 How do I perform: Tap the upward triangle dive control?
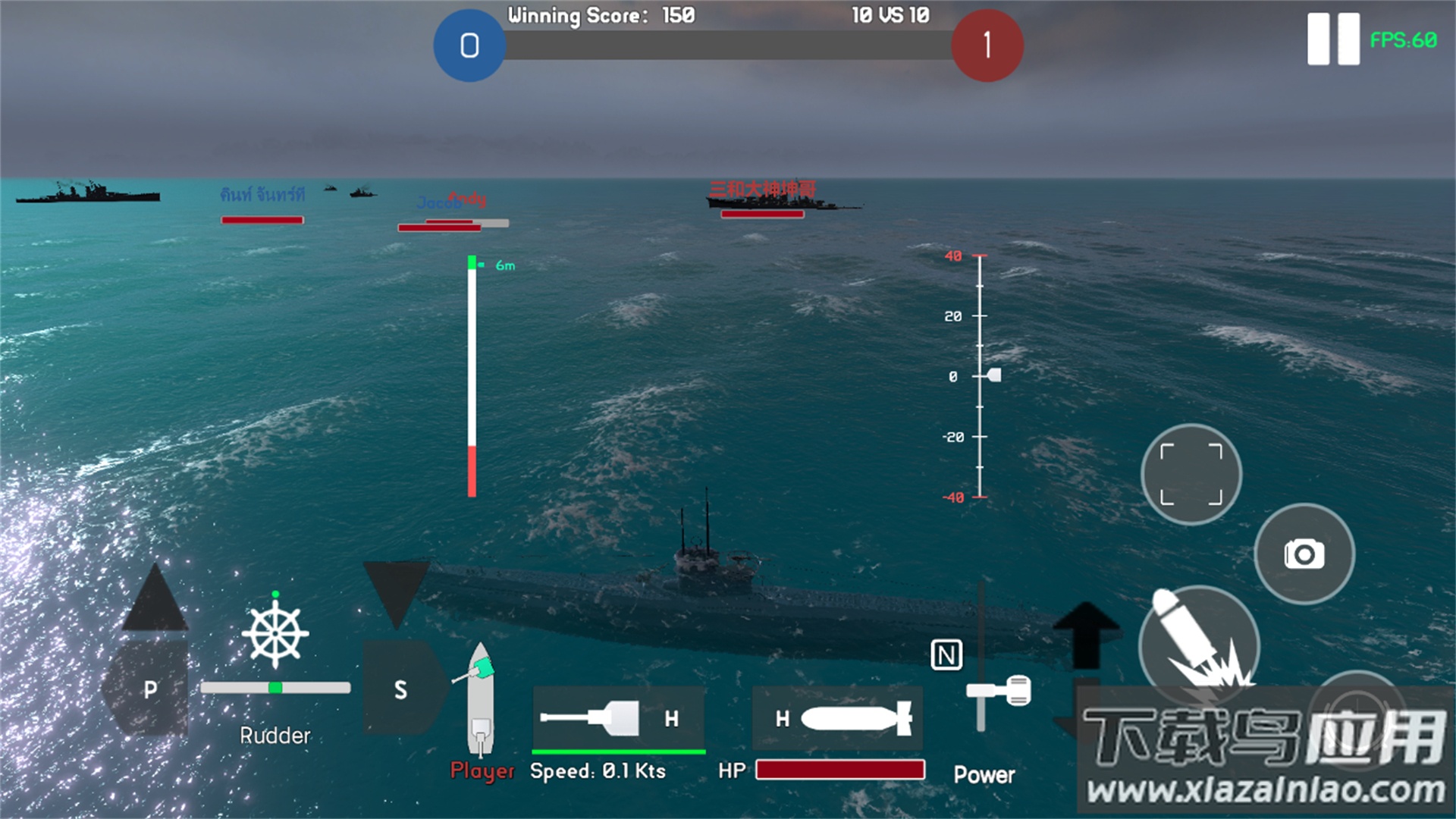tap(155, 599)
